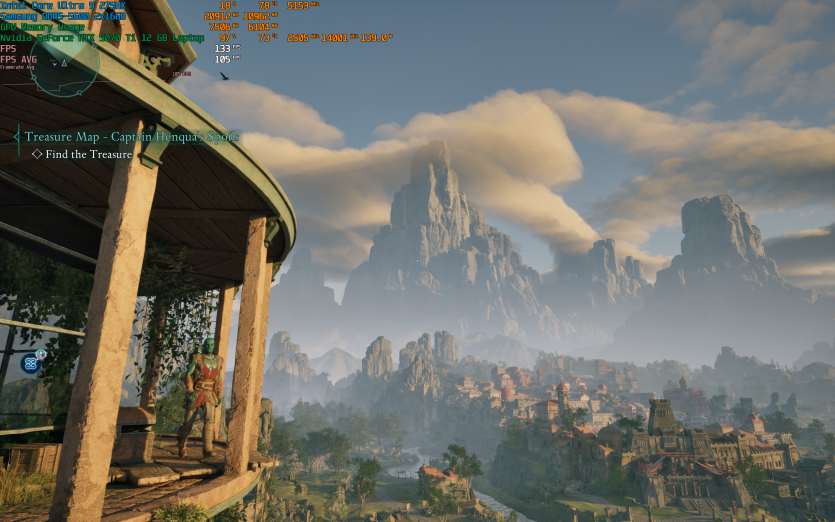835x522 pixels.
Task: Click the blue knot waypoint marker icon
Action: (31, 363)
